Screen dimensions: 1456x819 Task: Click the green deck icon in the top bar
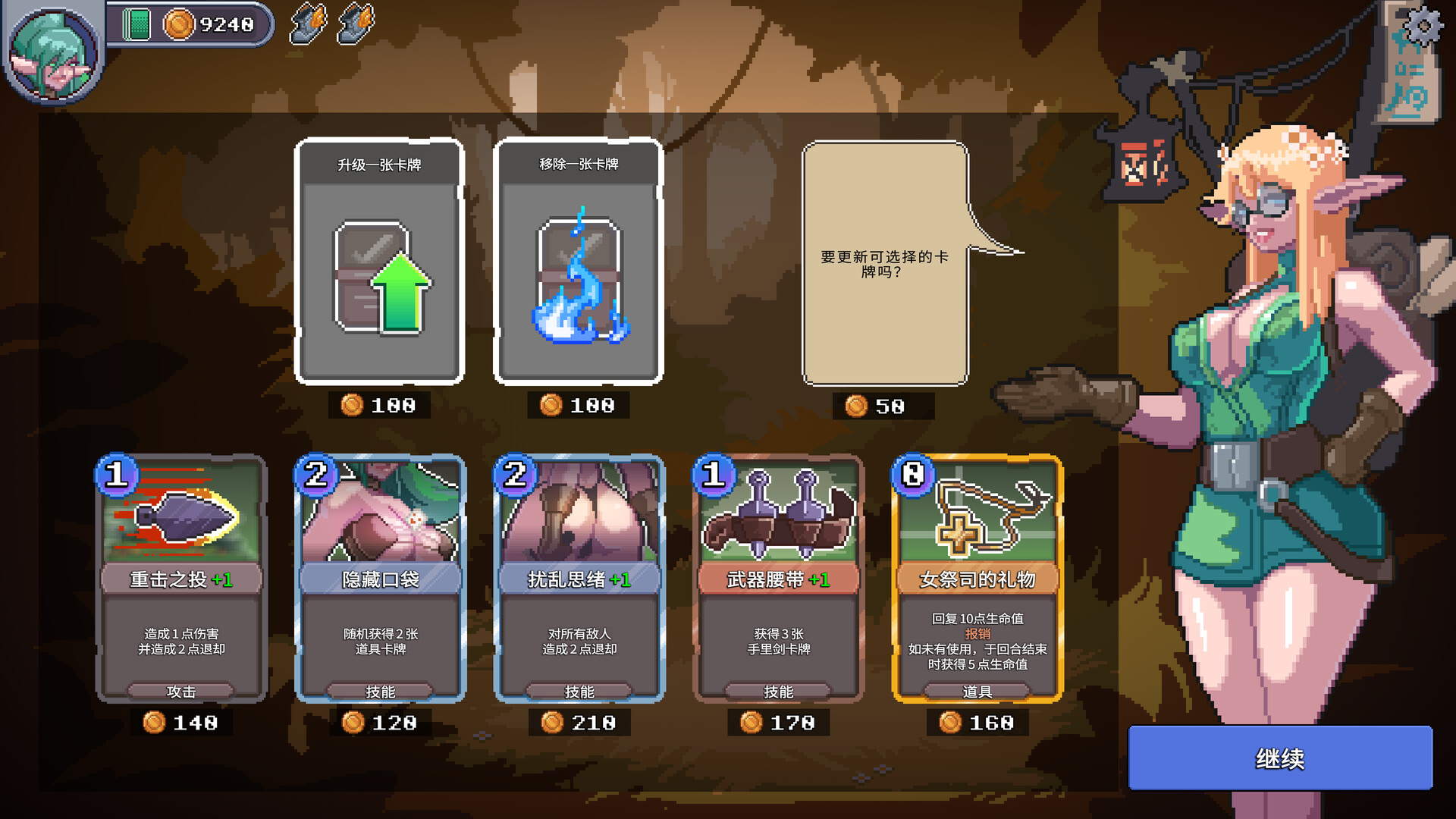[136, 22]
